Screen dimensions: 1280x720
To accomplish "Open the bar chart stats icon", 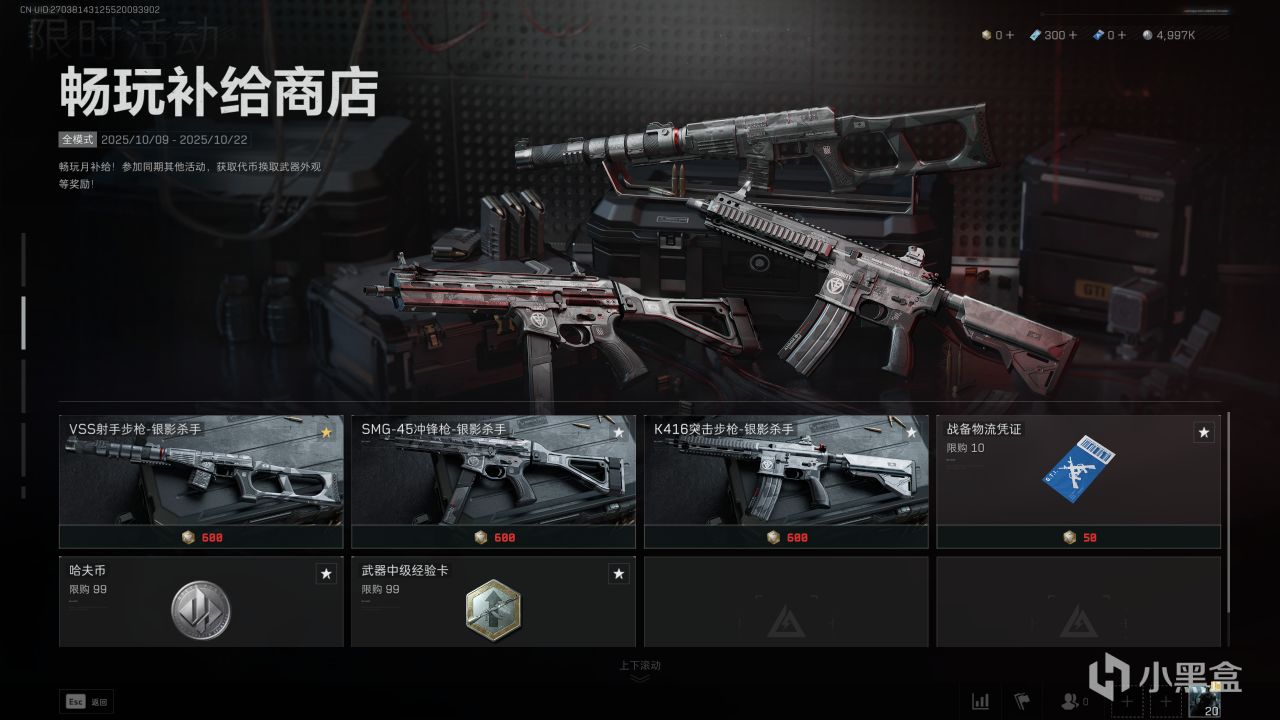I will point(981,701).
